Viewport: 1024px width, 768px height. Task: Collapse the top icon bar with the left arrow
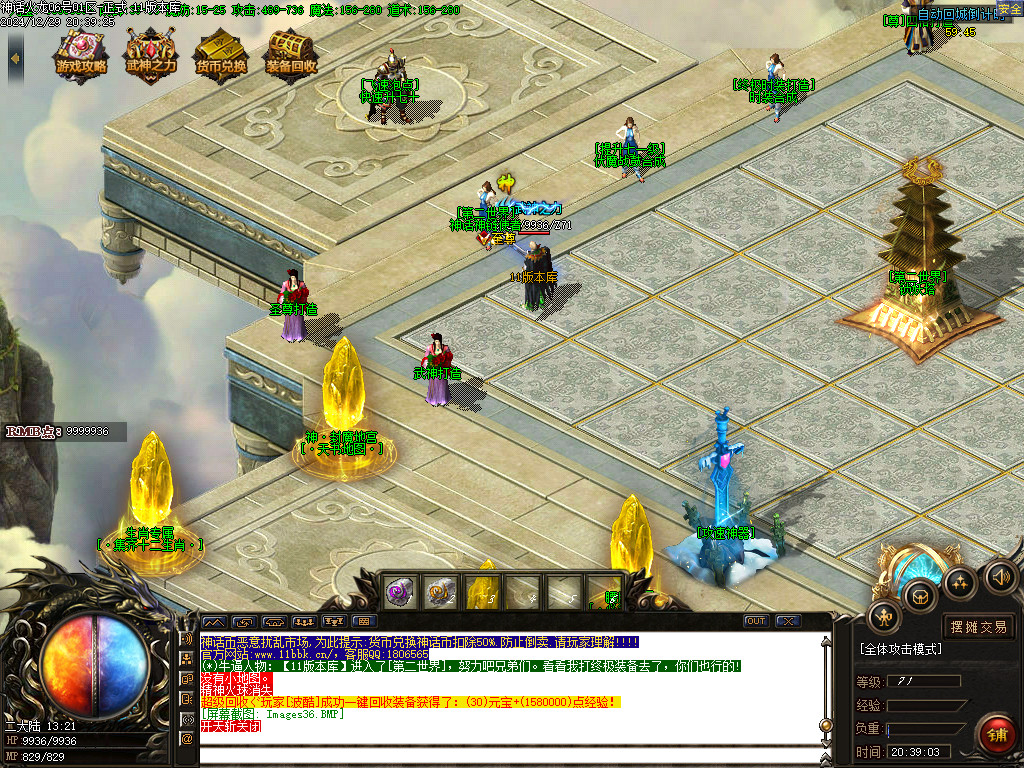[x=15, y=58]
